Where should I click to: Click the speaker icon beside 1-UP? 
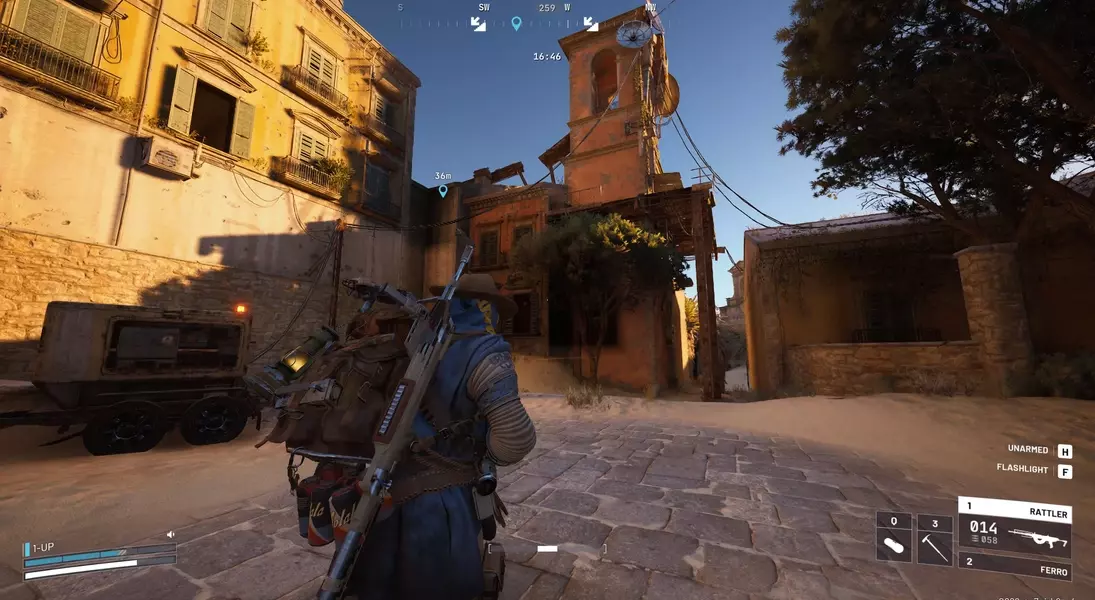pos(170,535)
